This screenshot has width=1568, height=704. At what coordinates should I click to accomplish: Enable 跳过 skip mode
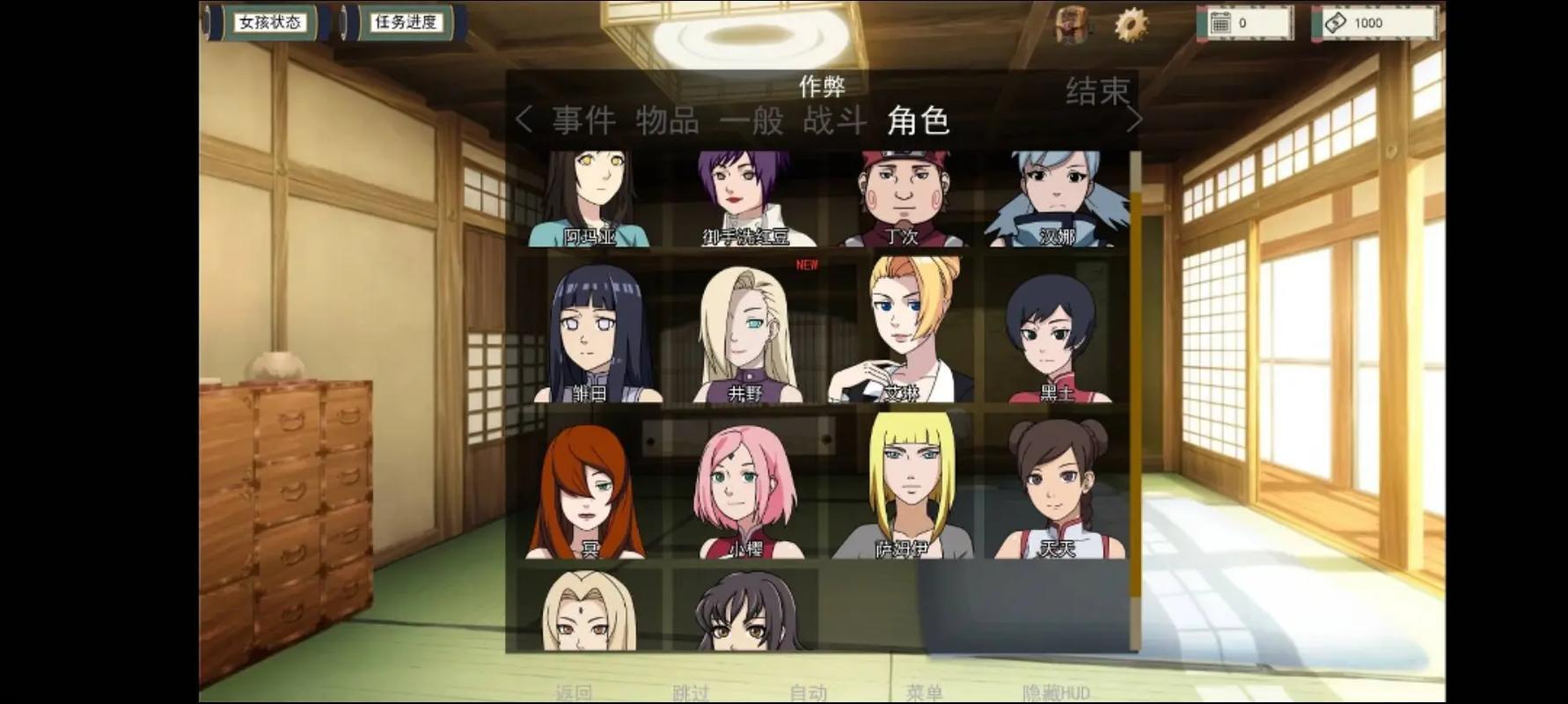pos(692,693)
